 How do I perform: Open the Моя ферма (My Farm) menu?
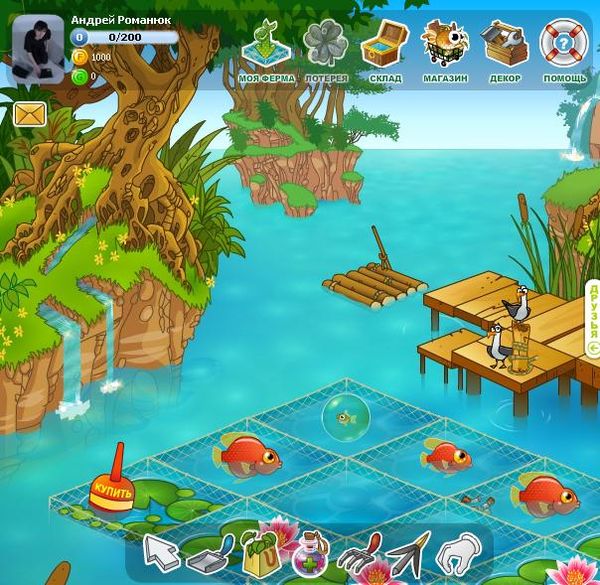(x=265, y=50)
